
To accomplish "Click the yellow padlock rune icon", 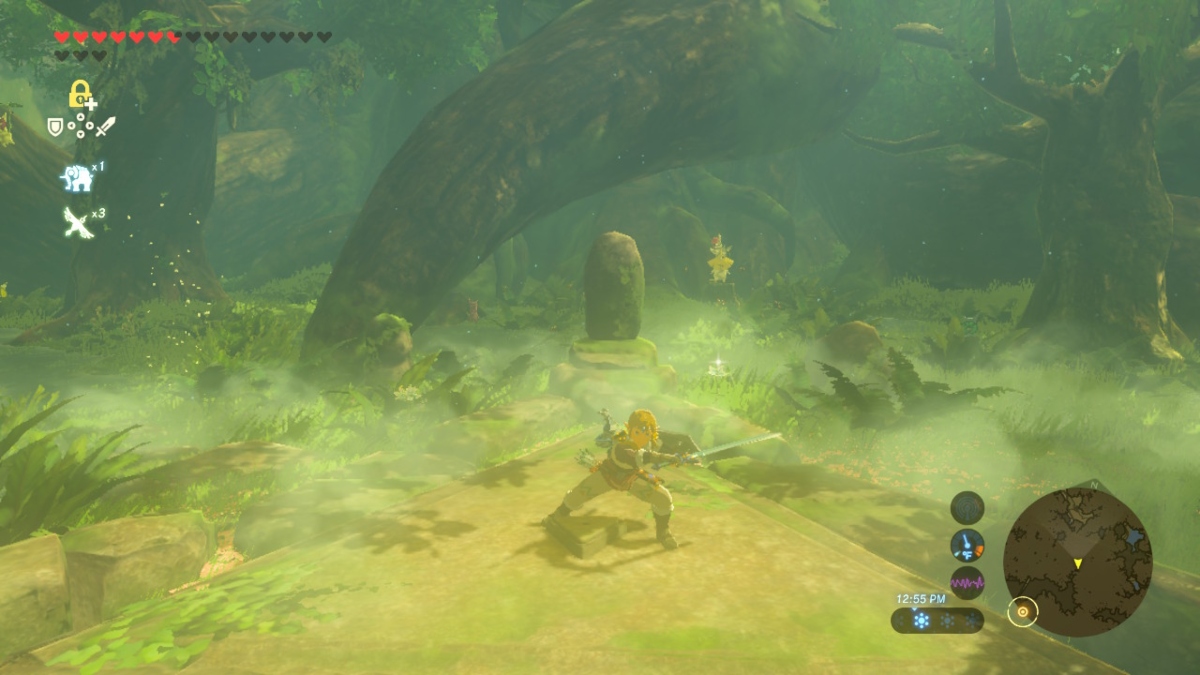I will coord(80,94).
